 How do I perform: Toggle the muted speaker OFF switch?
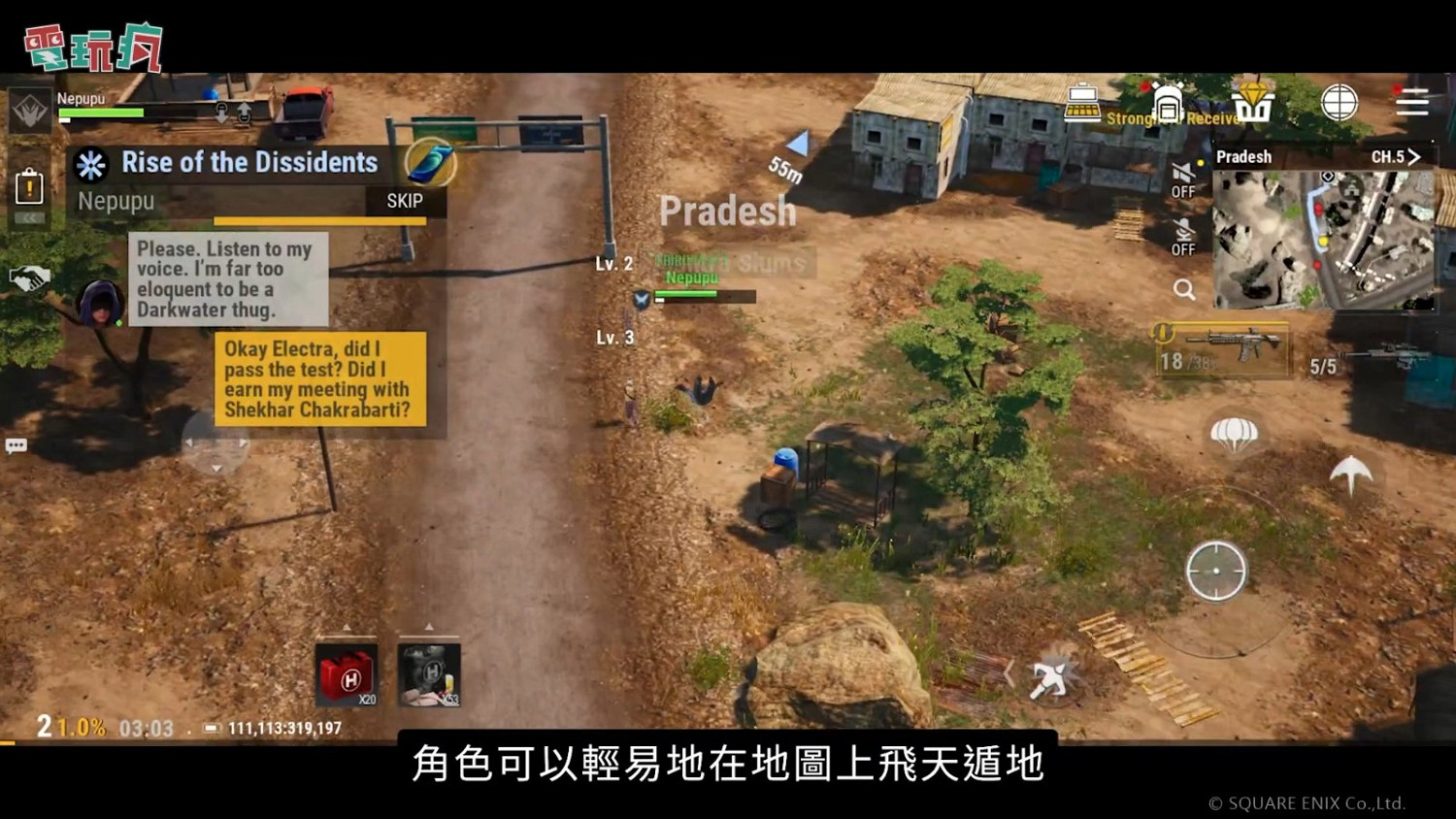(1182, 180)
